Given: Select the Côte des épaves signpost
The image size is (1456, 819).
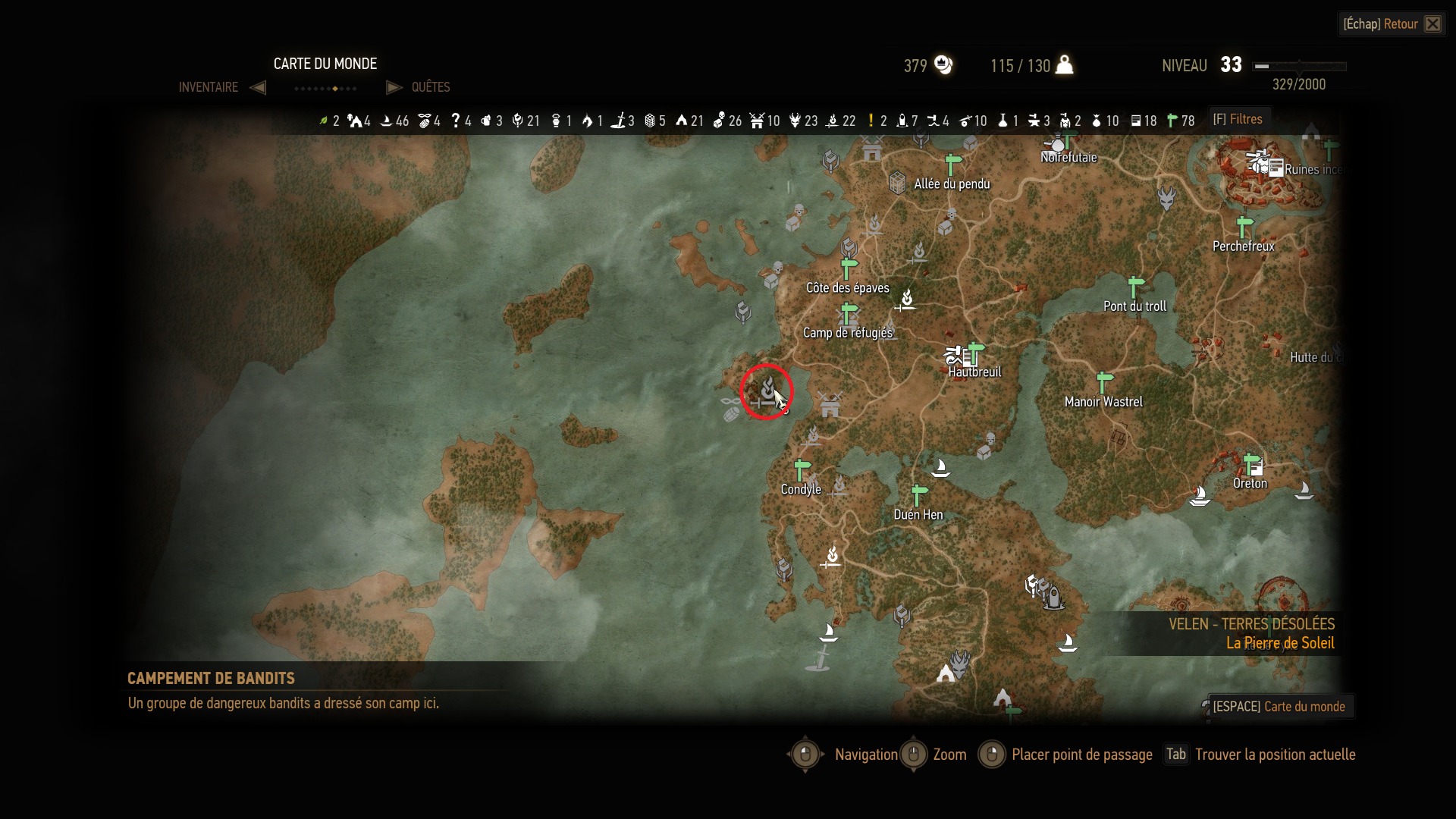Looking at the screenshot, I should click(x=849, y=268).
